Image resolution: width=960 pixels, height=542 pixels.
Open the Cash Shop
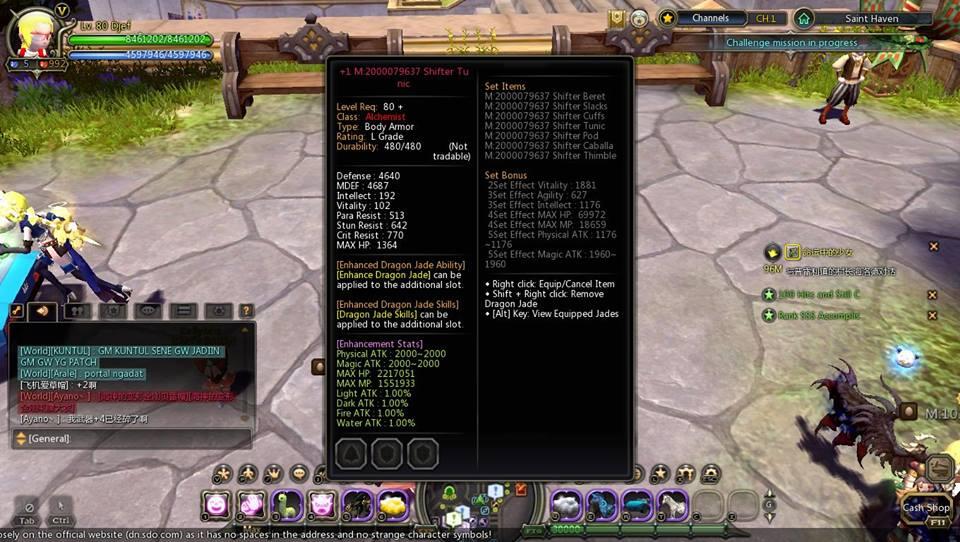pos(926,508)
